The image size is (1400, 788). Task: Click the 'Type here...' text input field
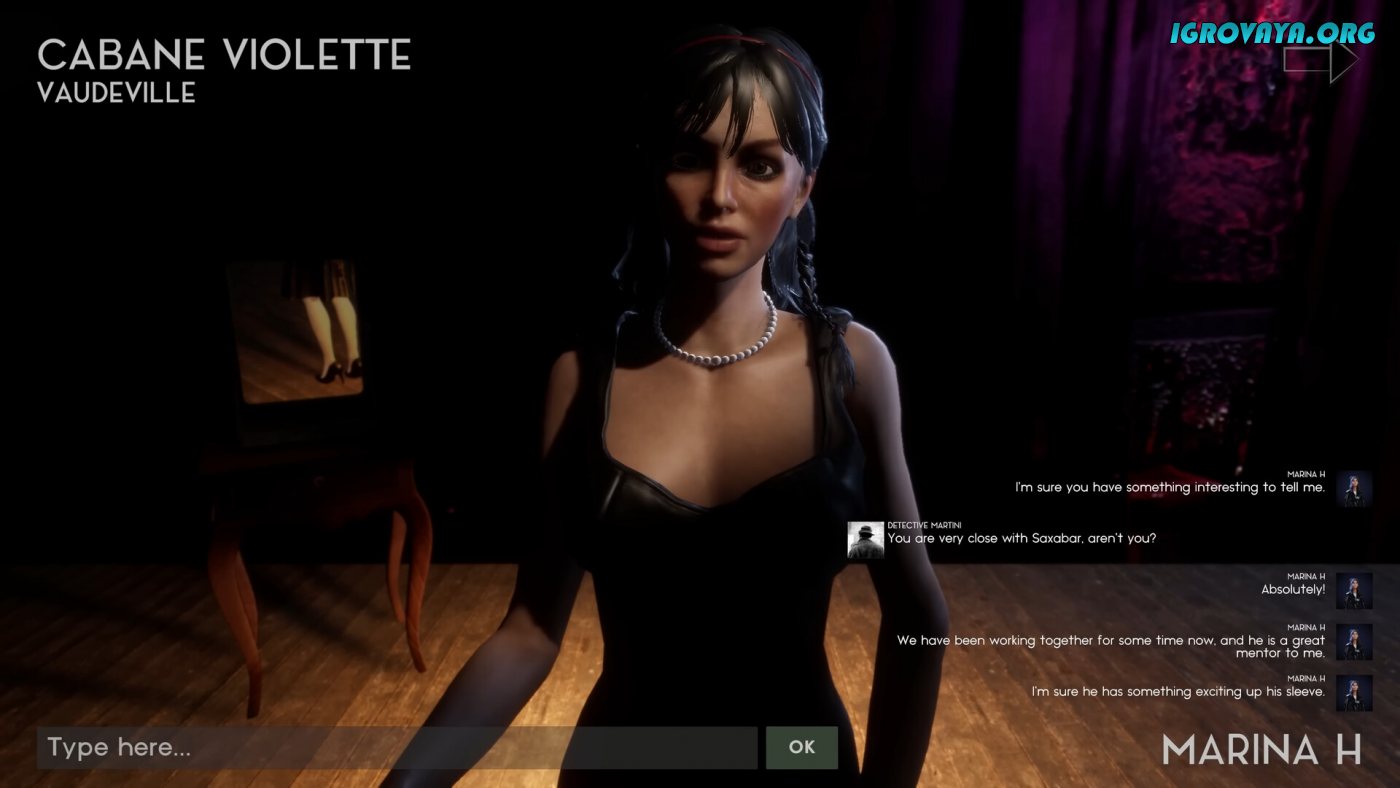[396, 747]
